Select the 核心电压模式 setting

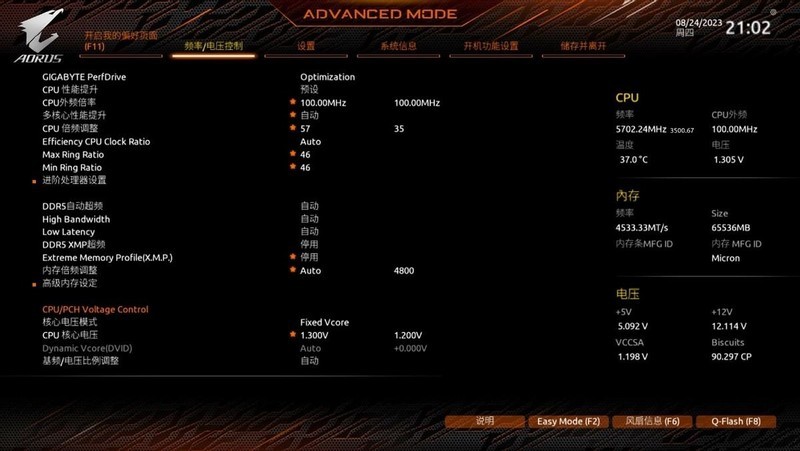point(70,322)
